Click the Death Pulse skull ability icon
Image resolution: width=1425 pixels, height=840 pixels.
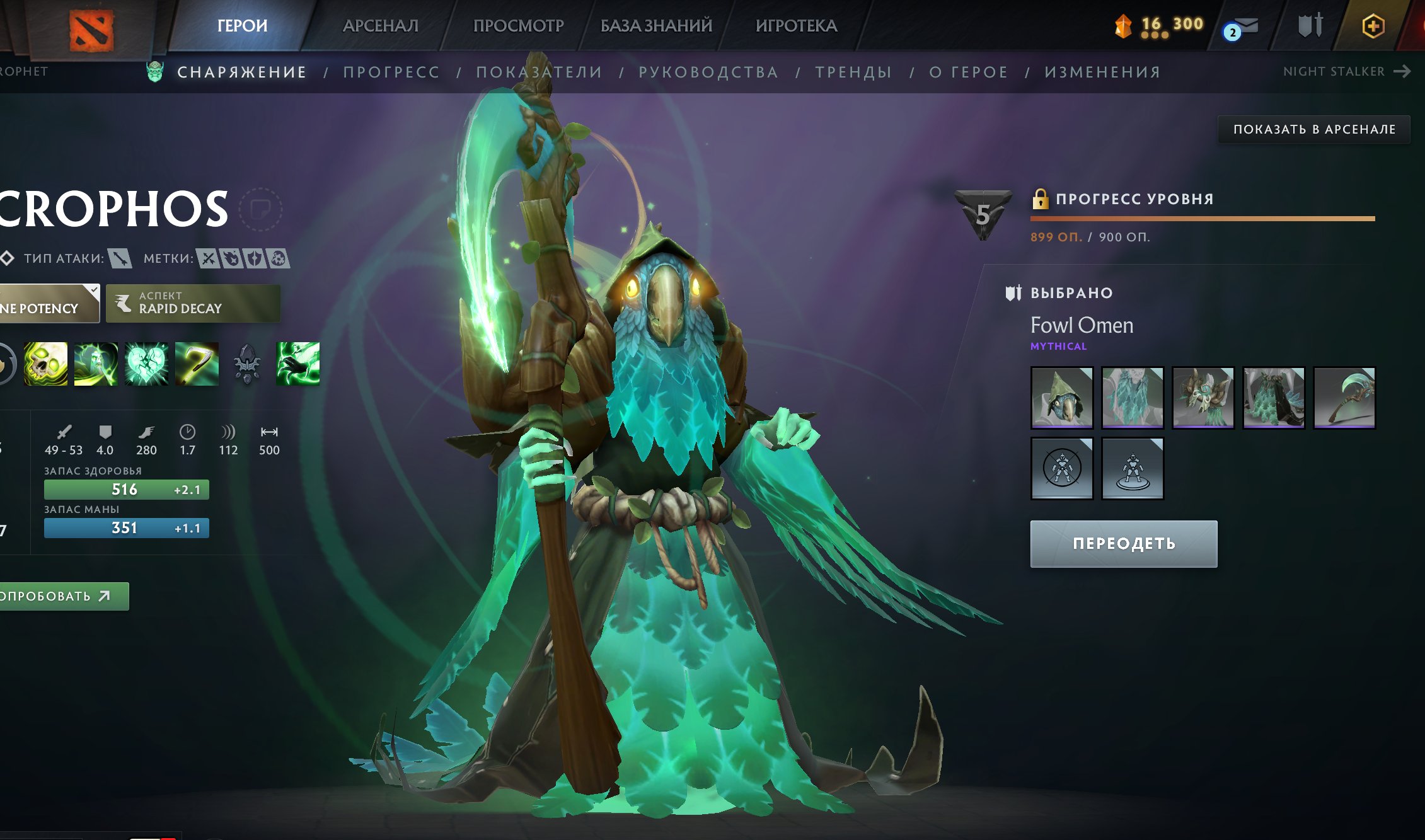(45, 364)
